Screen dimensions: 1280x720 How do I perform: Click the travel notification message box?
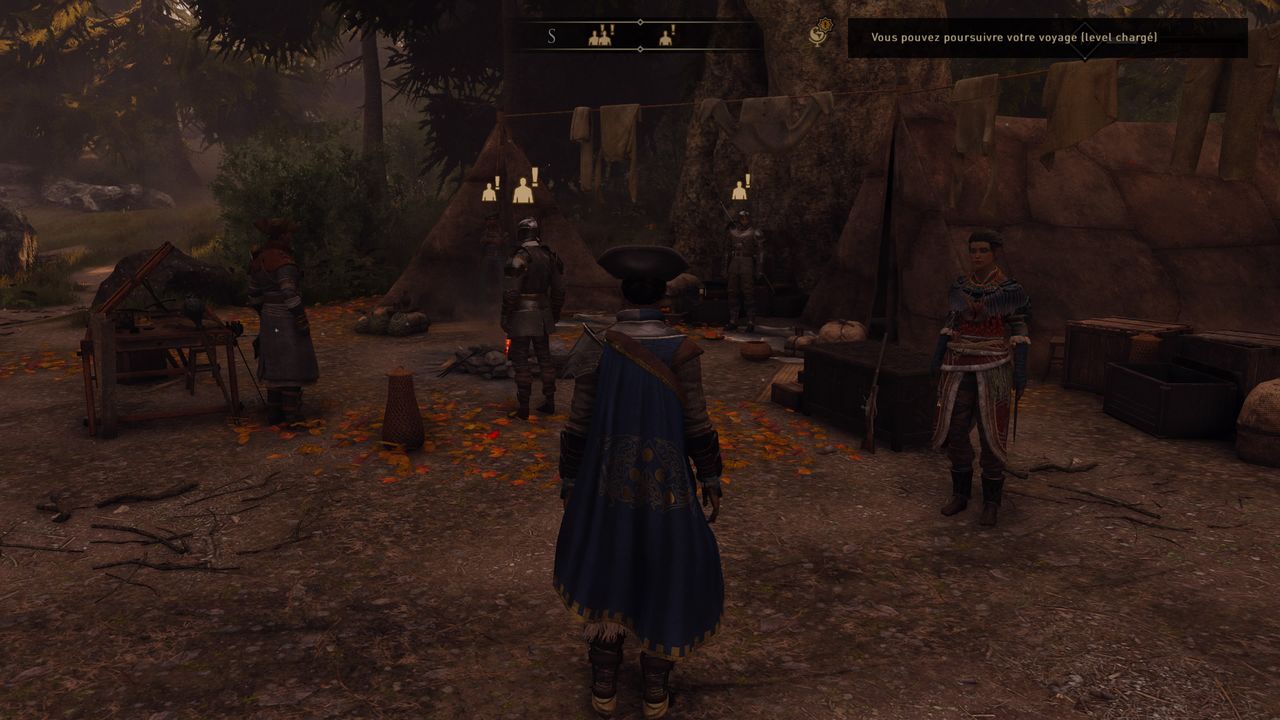[x=1047, y=38]
